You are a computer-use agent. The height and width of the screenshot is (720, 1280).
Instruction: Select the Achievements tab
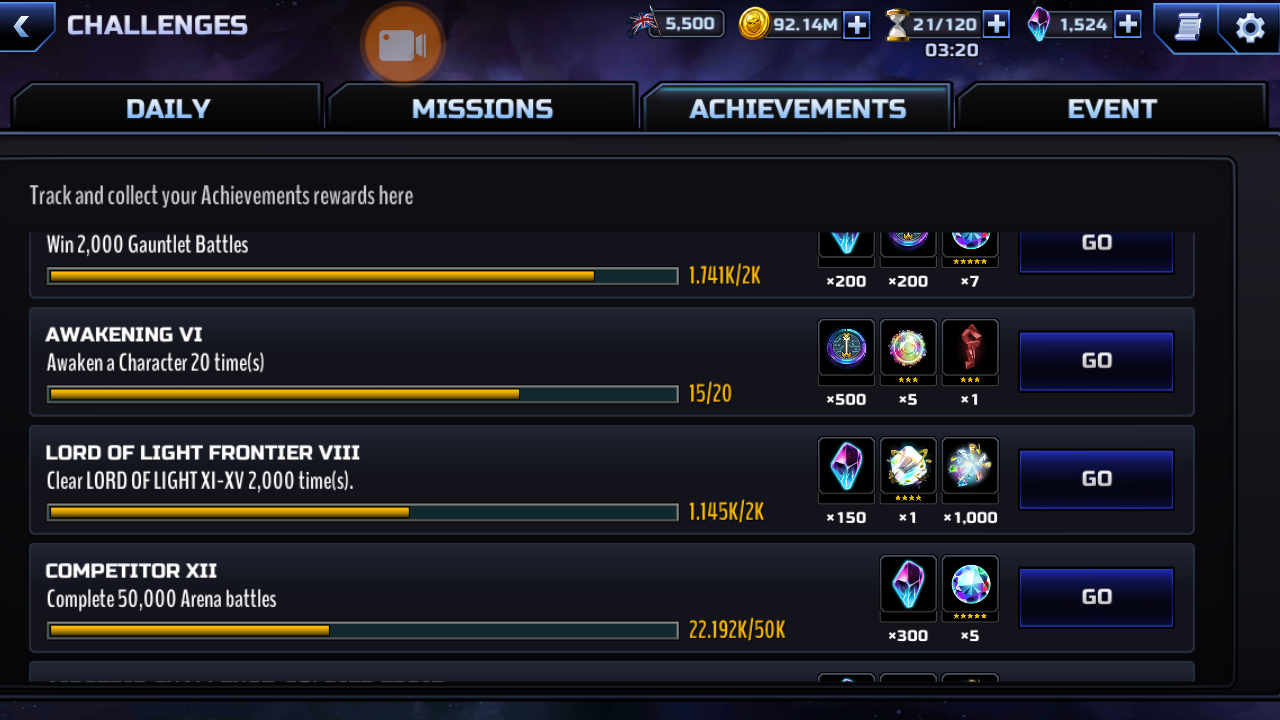point(797,108)
